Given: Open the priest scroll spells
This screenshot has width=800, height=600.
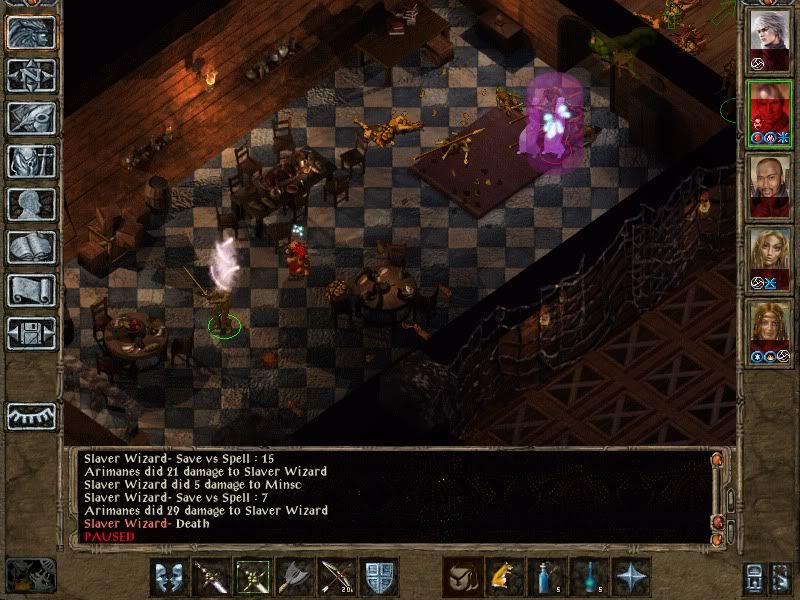Looking at the screenshot, I should click(31, 290).
